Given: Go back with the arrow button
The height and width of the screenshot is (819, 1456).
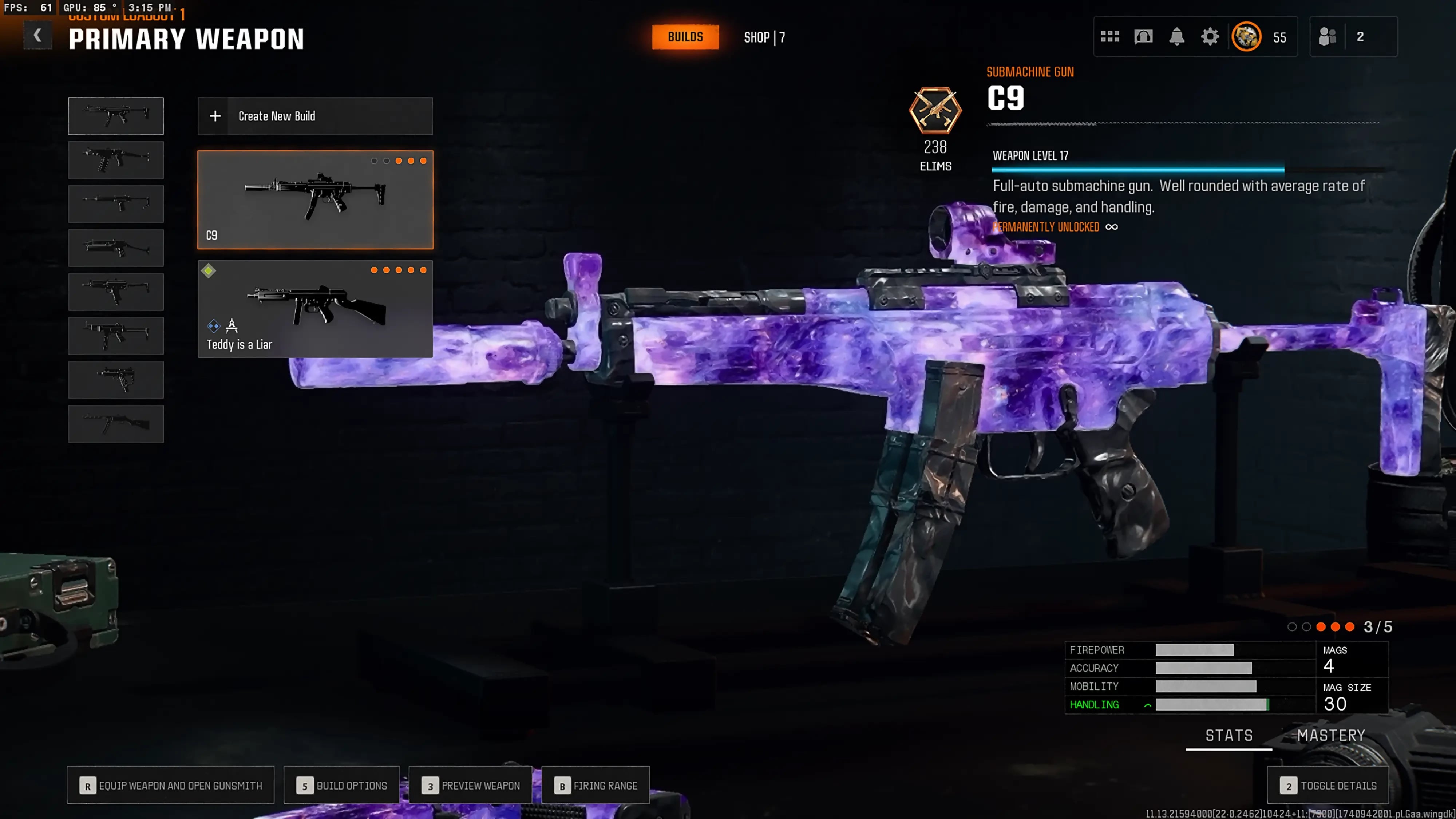Looking at the screenshot, I should coord(37,36).
